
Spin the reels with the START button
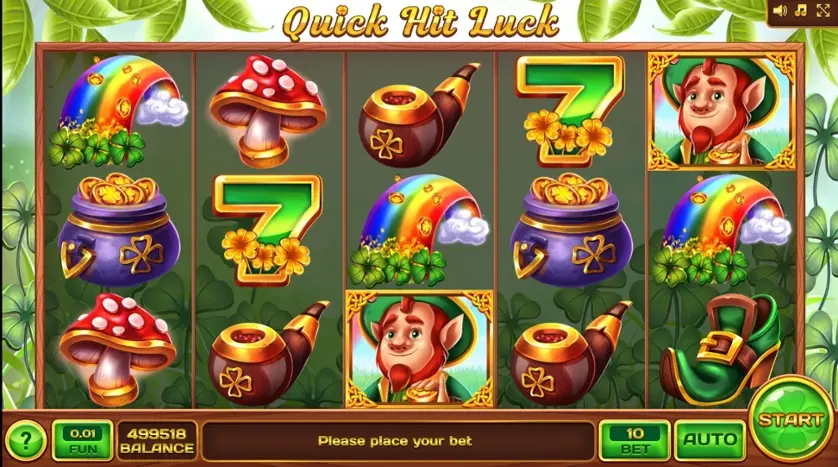791,420
